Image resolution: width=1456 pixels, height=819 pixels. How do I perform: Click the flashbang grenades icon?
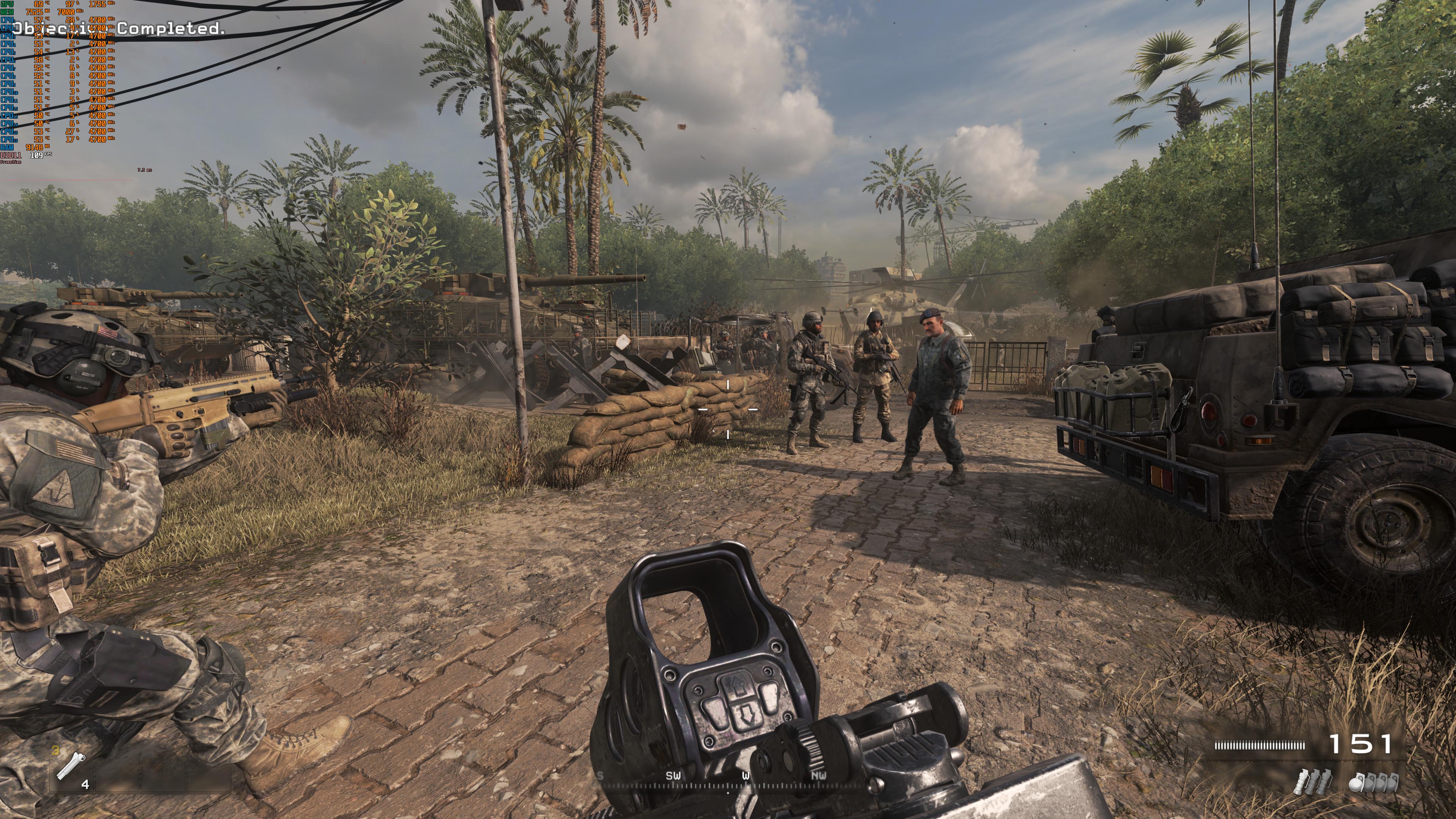coord(1312,782)
